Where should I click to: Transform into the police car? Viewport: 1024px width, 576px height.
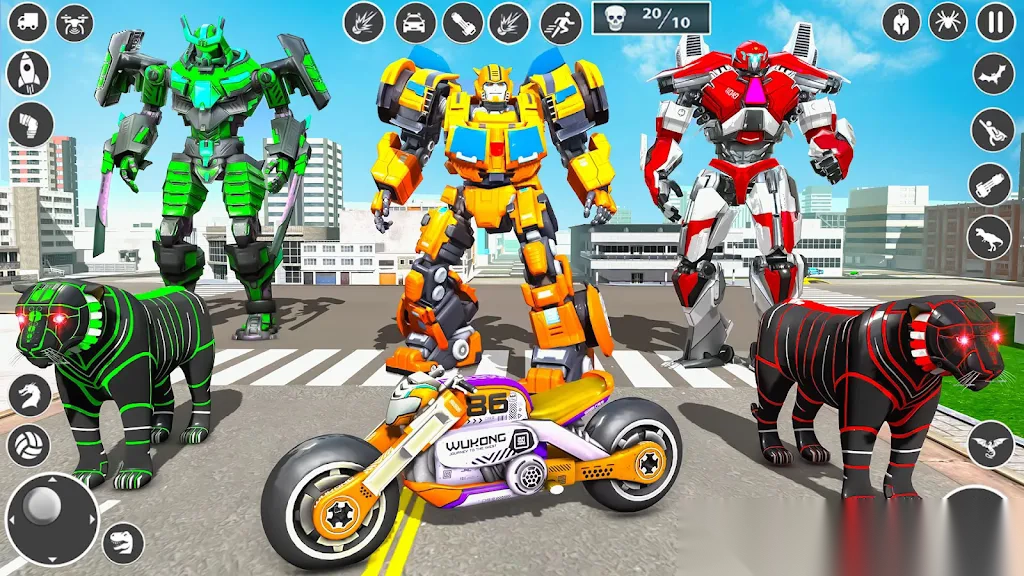click(x=414, y=22)
